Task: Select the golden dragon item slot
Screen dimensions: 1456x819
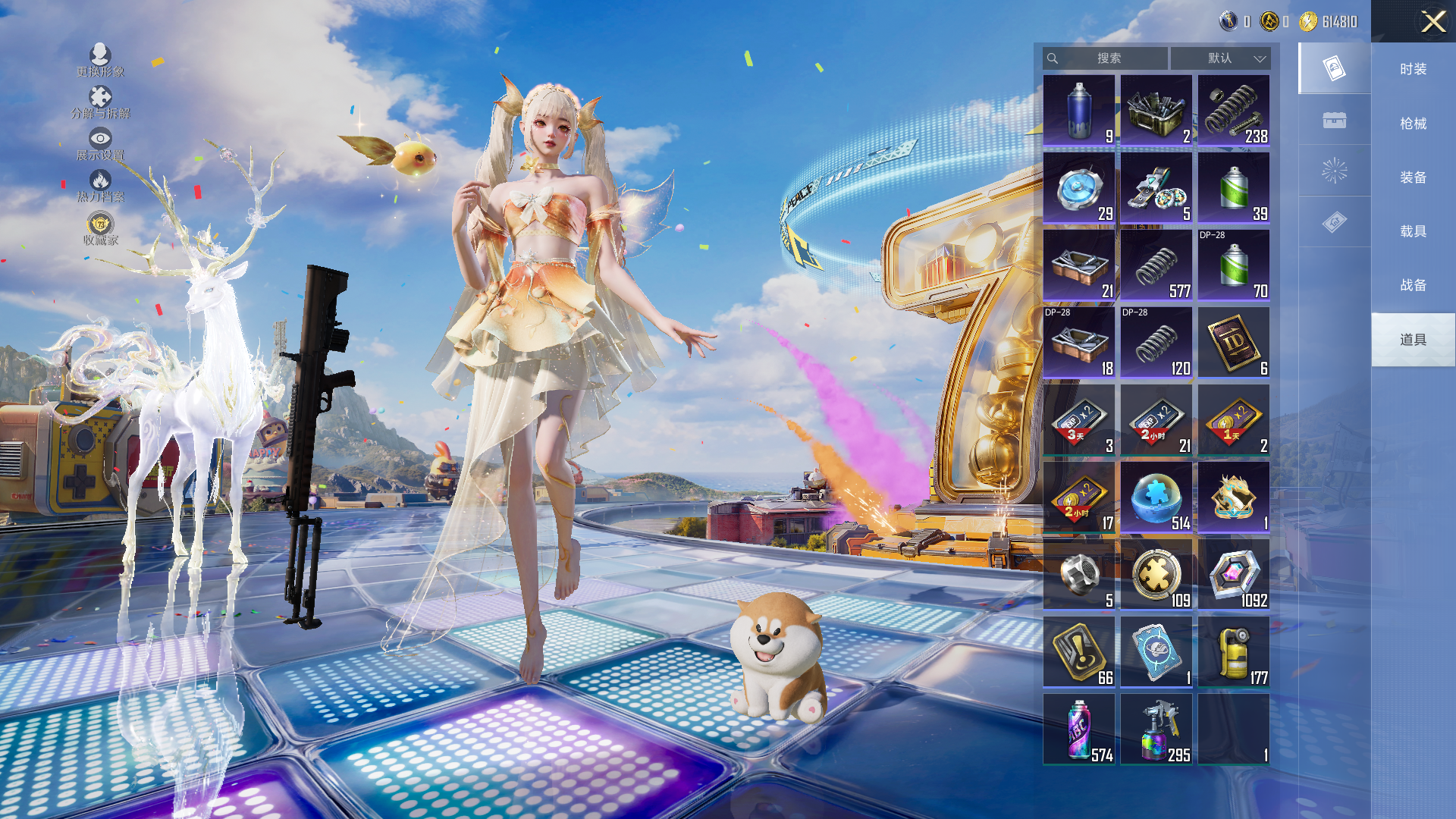Action: (1234, 497)
